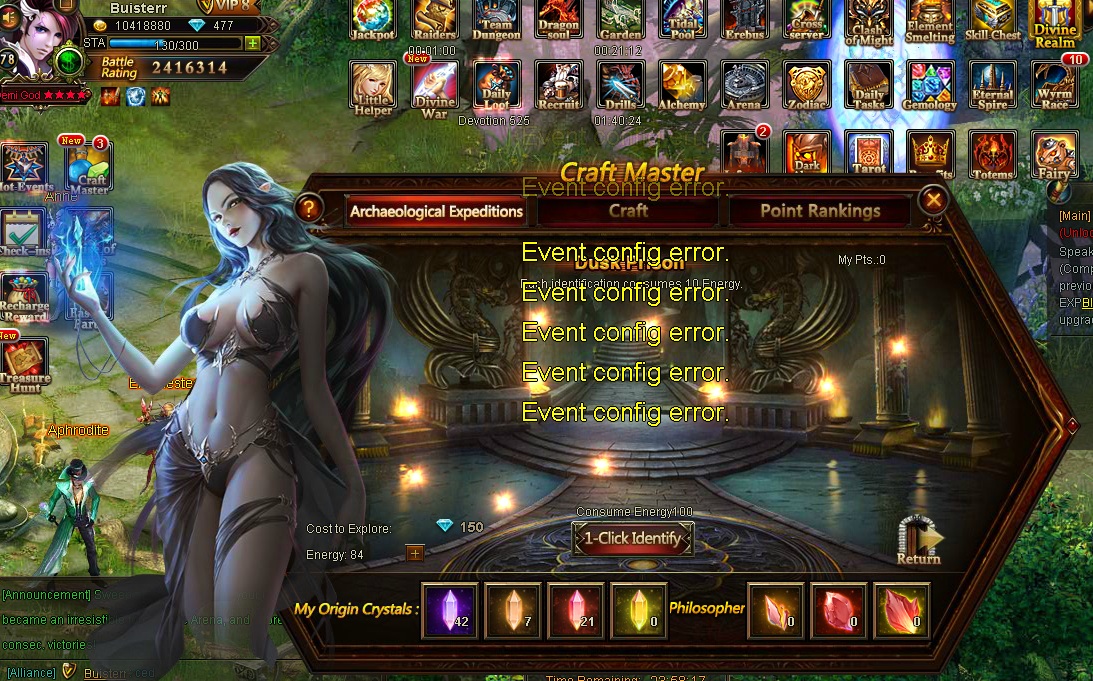Open the Team Dungeon icon

point(496,20)
